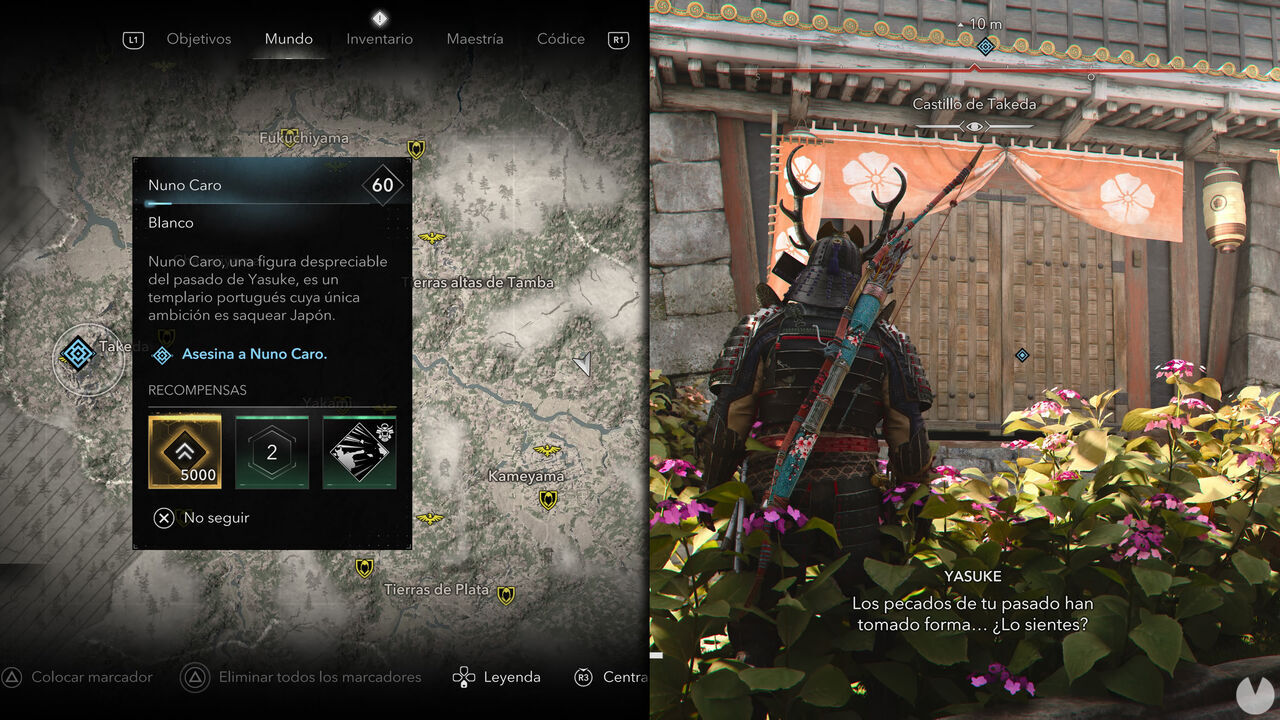Follow the Asesina a Nuno Caro objective link
The image size is (1280, 720).
pos(253,354)
